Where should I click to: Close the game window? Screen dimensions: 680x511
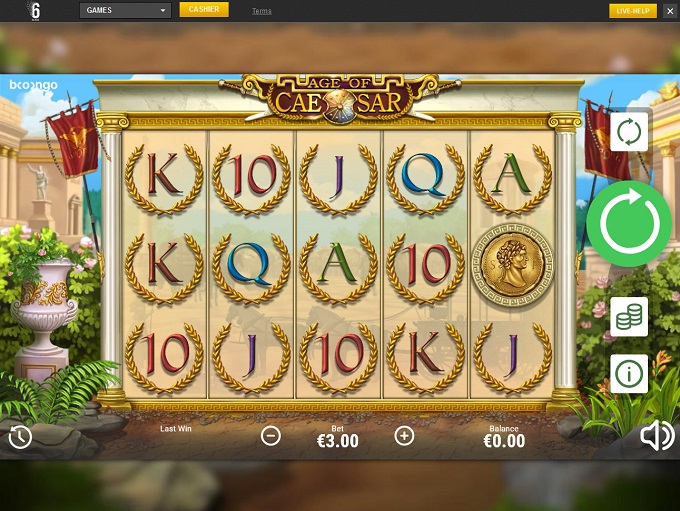click(x=669, y=11)
